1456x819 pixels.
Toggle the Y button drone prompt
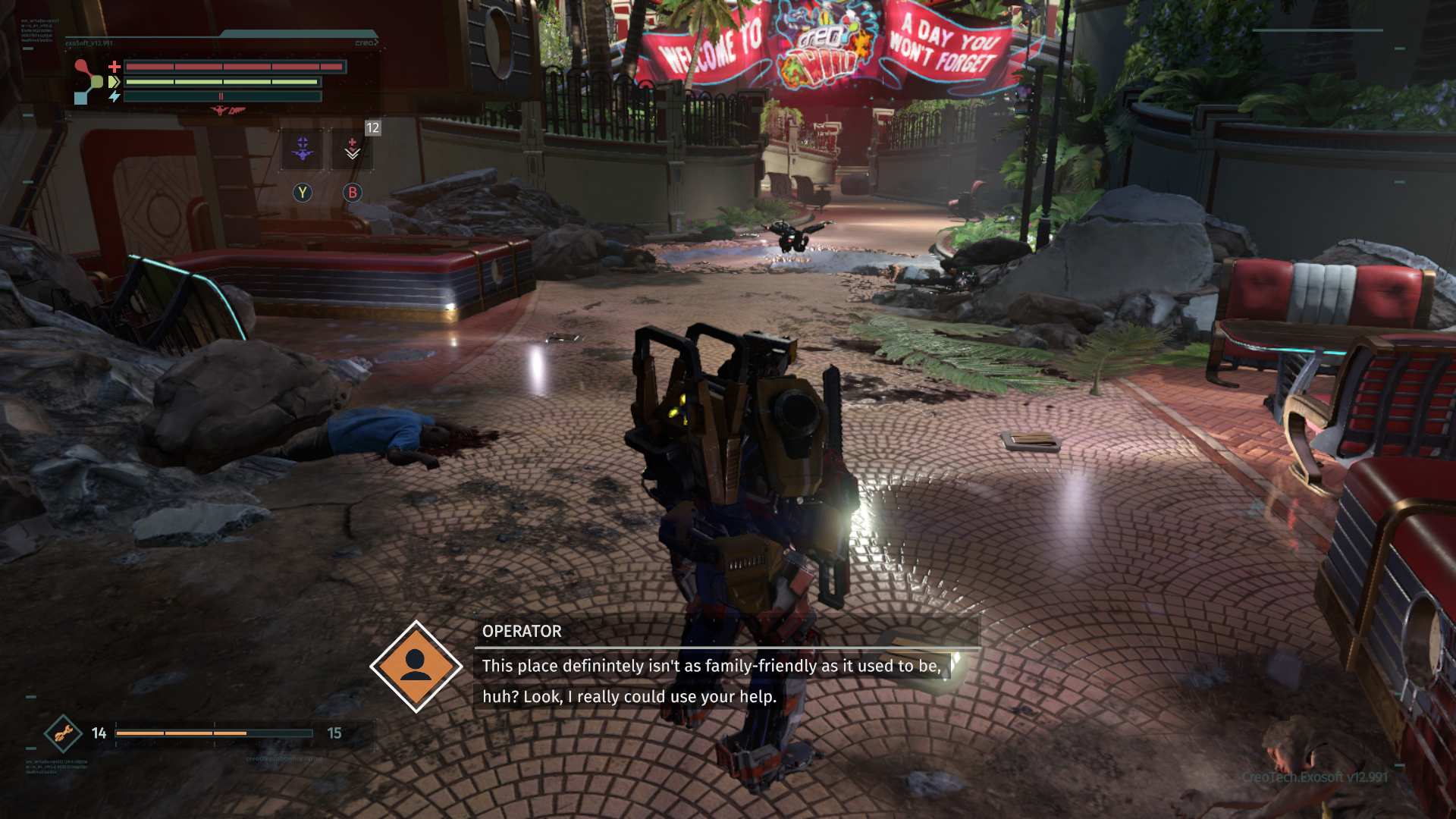pos(302,192)
